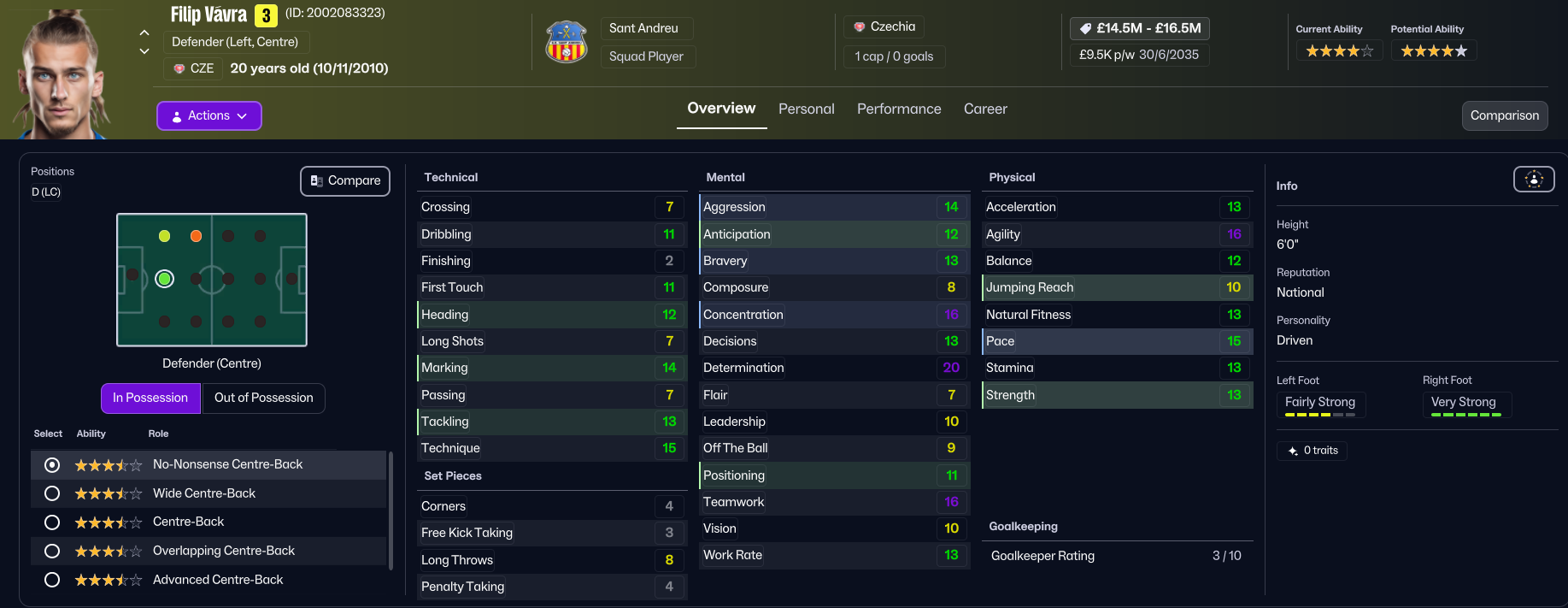Click the Czechia nationality button

[884, 27]
